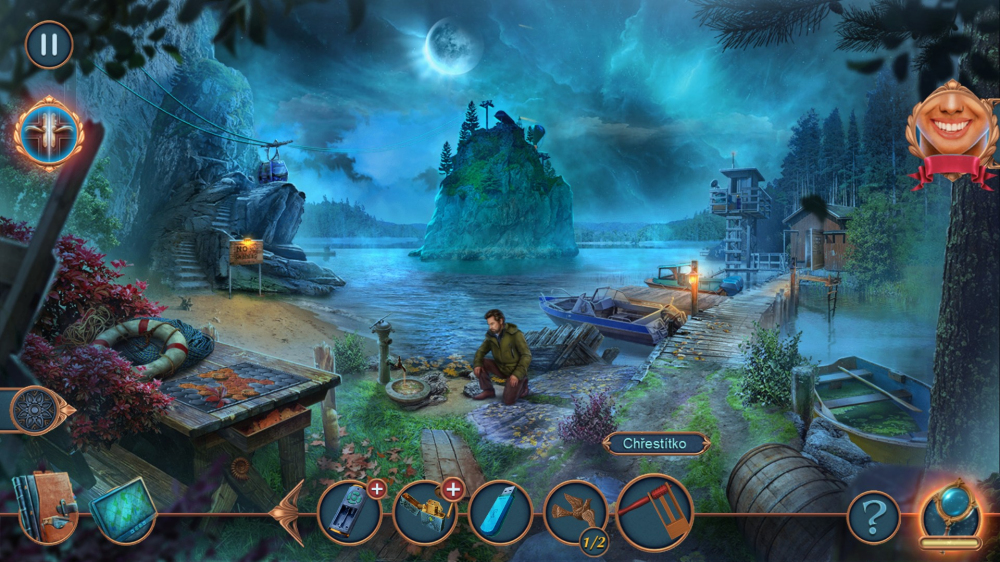Pause the game
This screenshot has height=562, width=1000.
pos(48,45)
